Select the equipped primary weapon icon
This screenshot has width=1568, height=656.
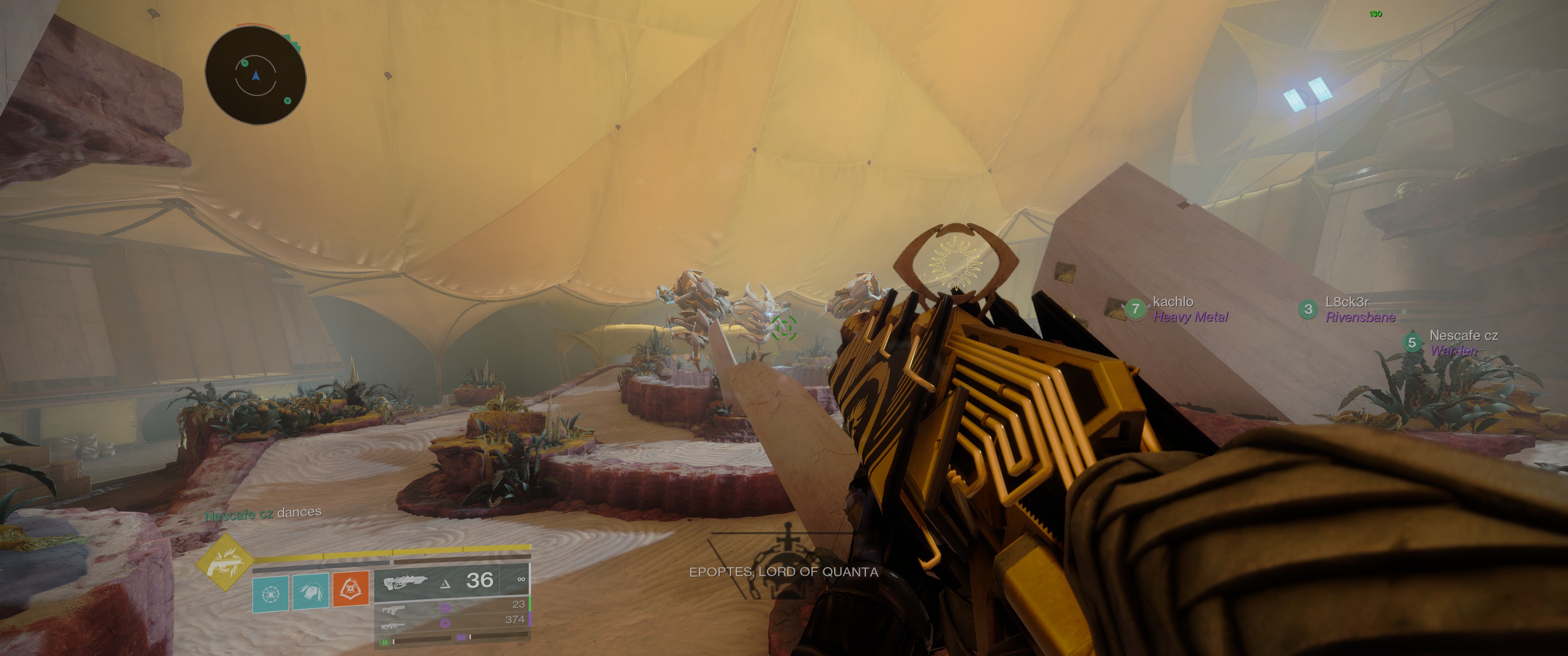tap(404, 581)
